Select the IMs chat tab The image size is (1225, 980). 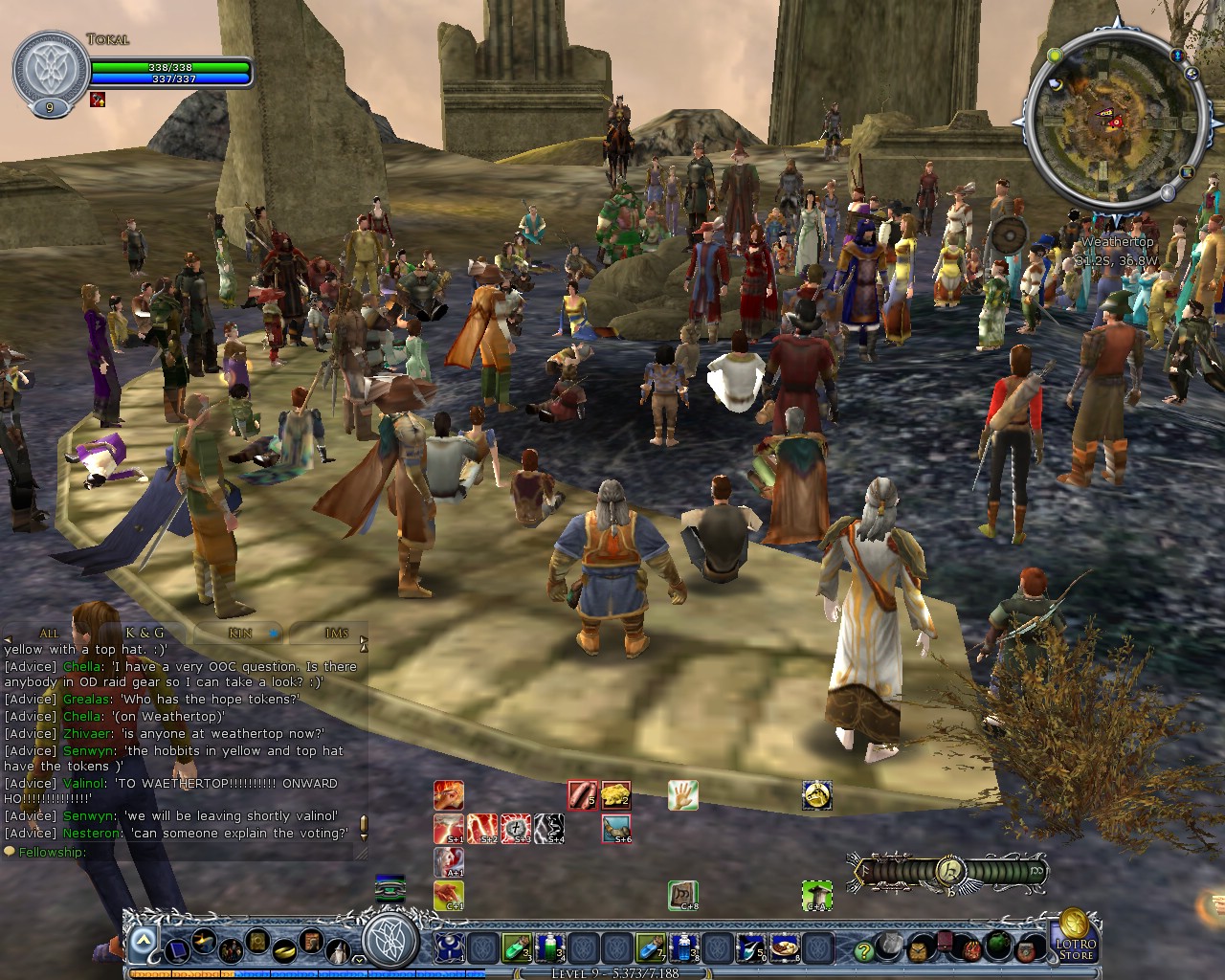(336, 633)
